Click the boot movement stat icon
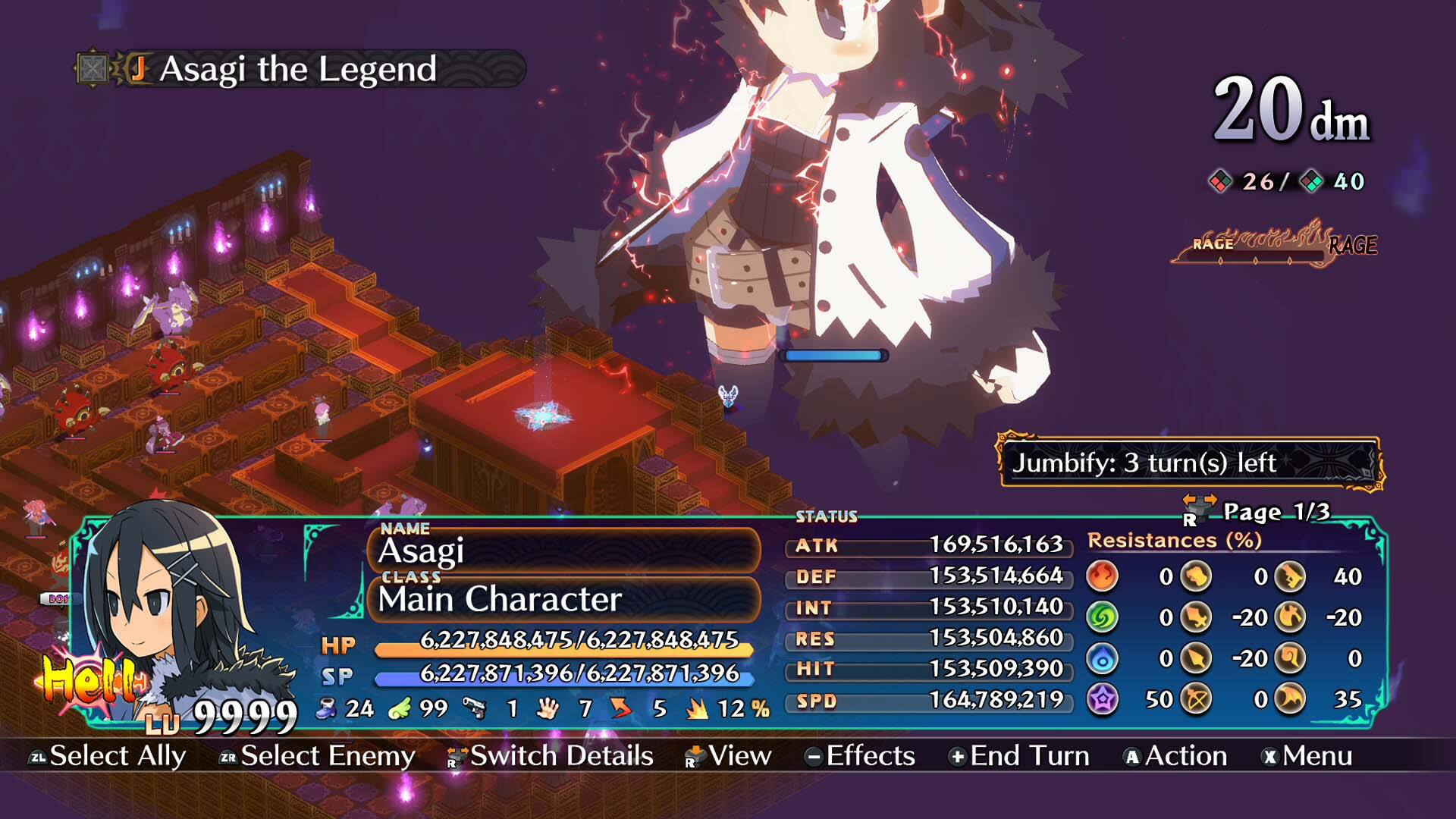1456x819 pixels. (325, 709)
